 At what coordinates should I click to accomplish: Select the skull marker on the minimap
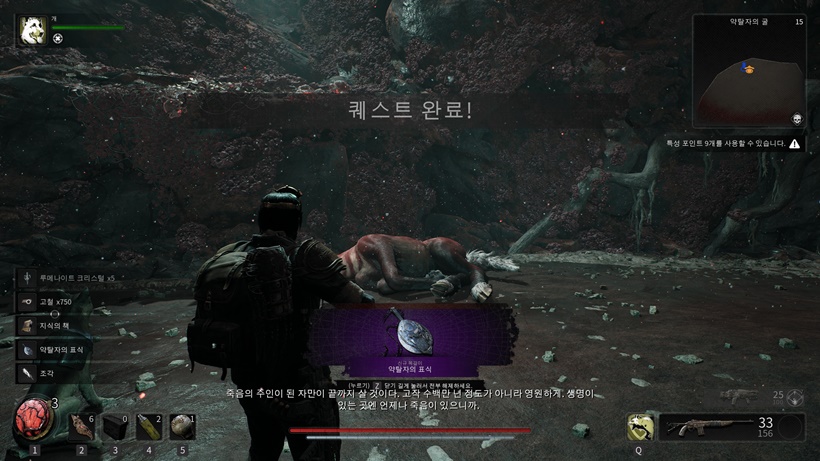point(797,118)
